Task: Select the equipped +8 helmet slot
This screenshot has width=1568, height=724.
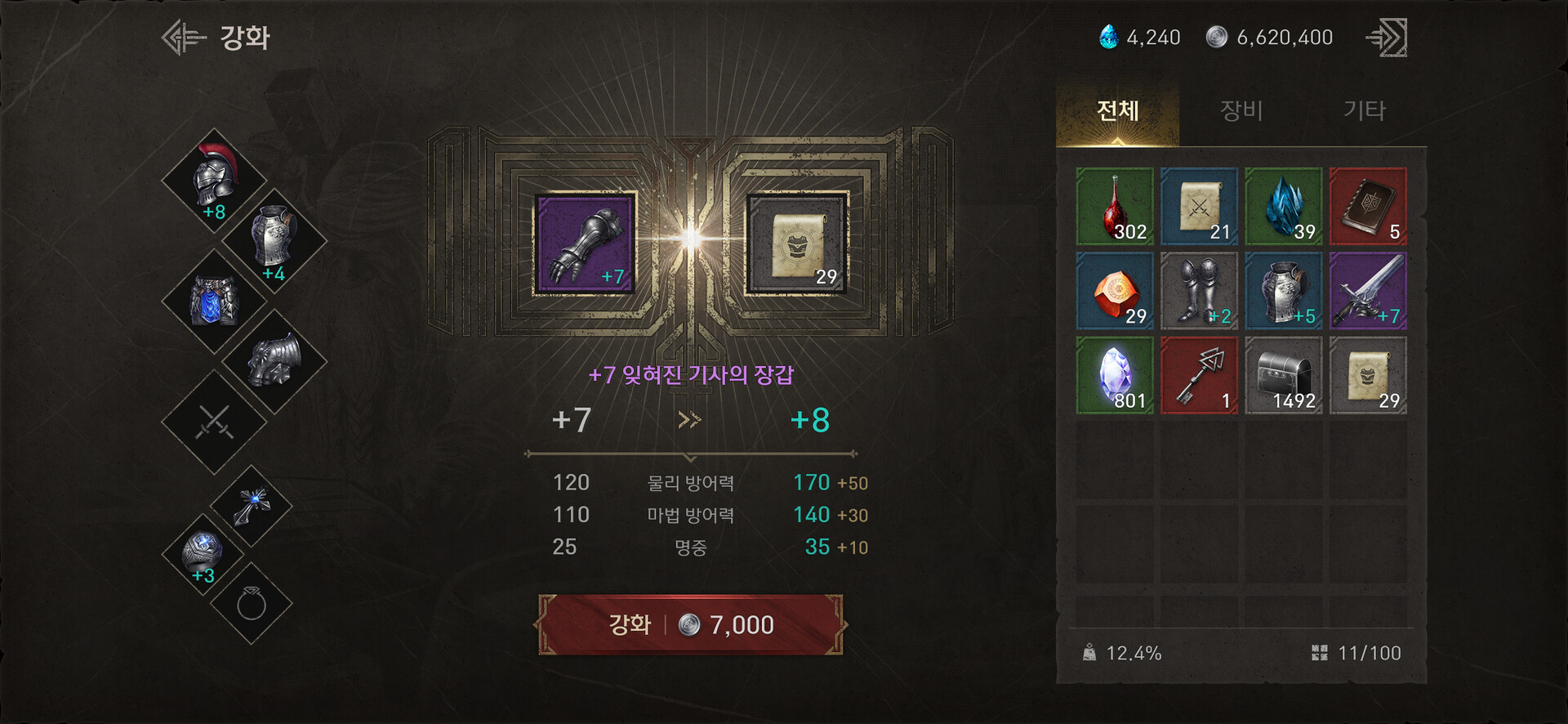Action: coord(214,181)
